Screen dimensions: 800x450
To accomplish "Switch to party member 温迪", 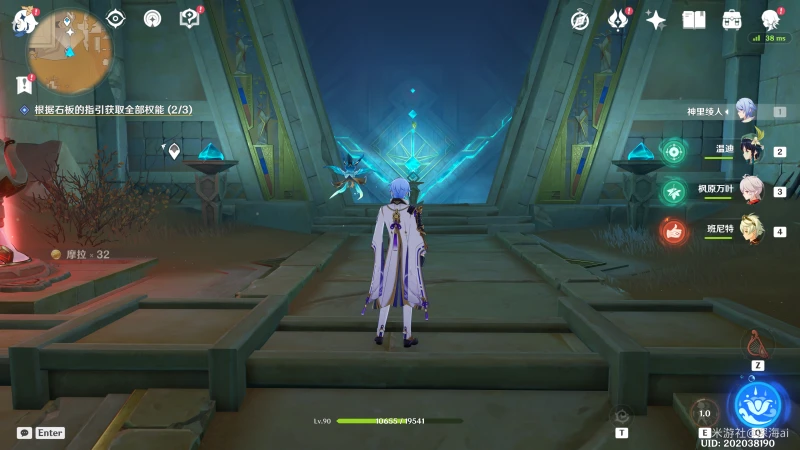I will 750,150.
